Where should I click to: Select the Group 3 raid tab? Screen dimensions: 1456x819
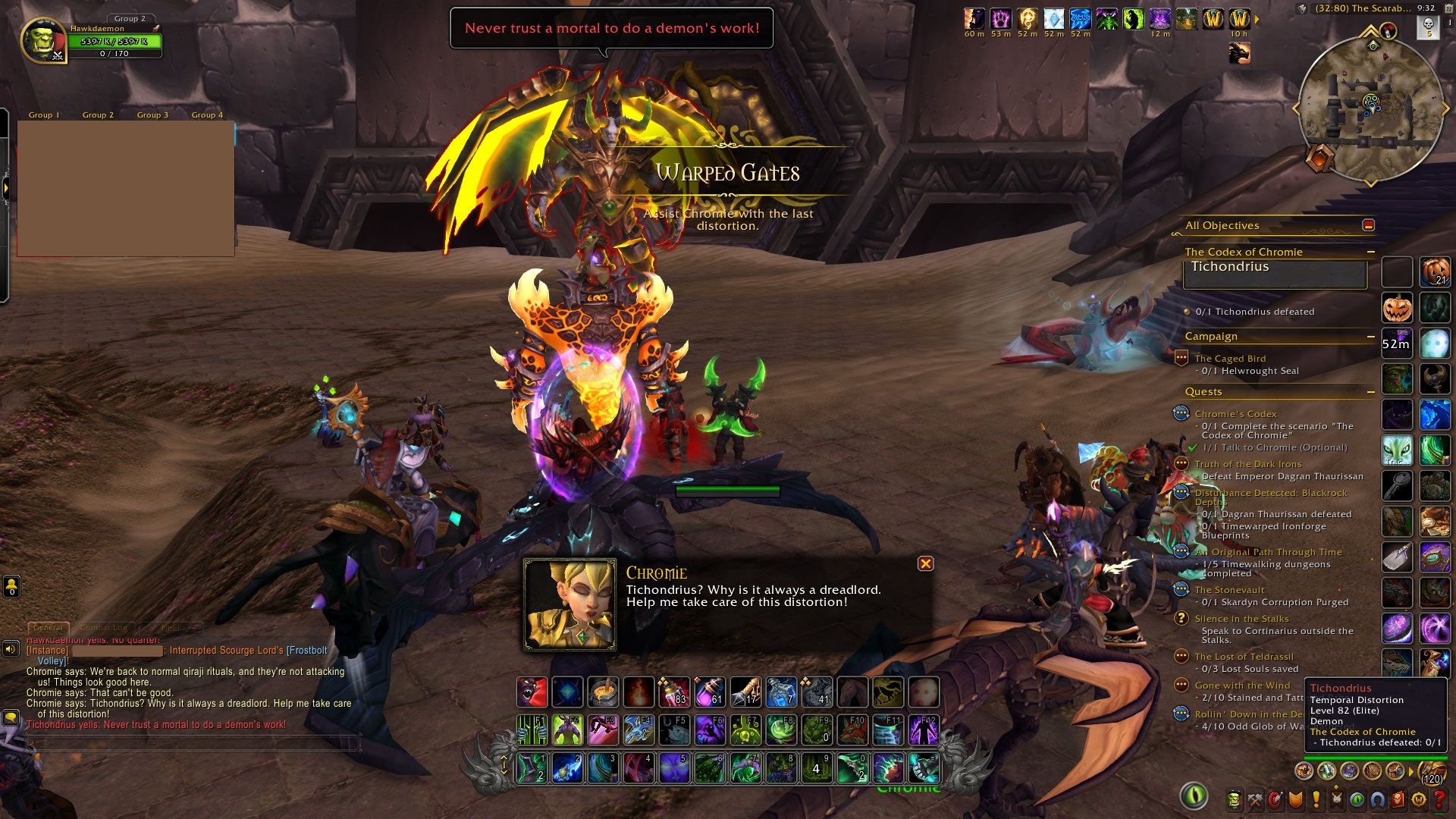coord(151,115)
